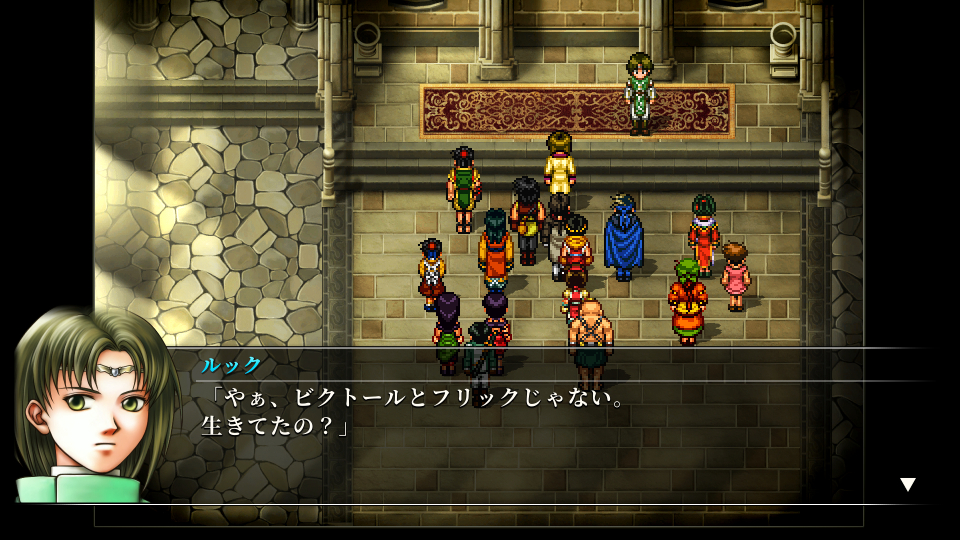Screen dimensions: 960x540
Task: Click the white dialogue advance arrow
Action: point(907,485)
